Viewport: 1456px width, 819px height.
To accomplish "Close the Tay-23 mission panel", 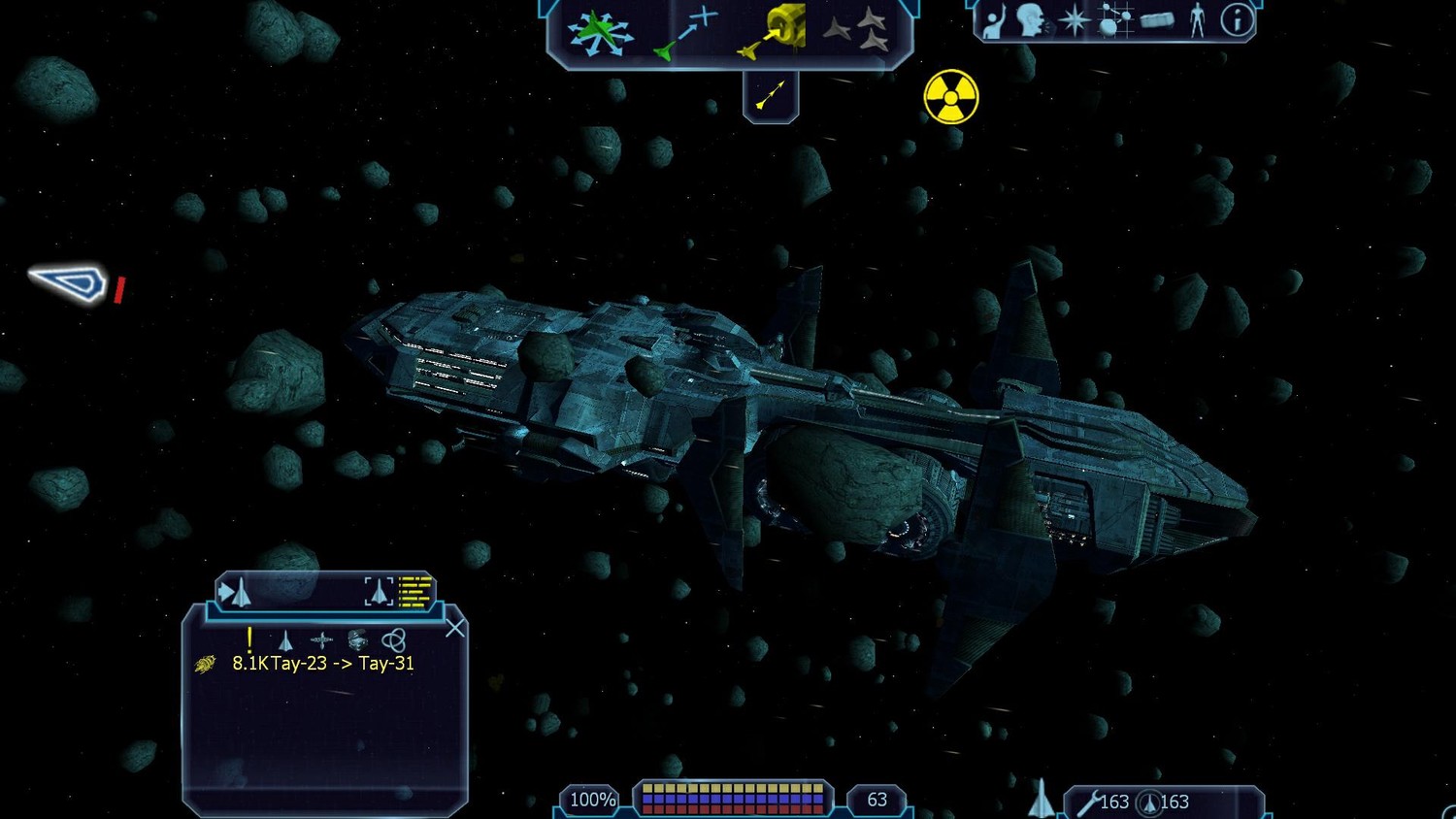I will (x=454, y=629).
